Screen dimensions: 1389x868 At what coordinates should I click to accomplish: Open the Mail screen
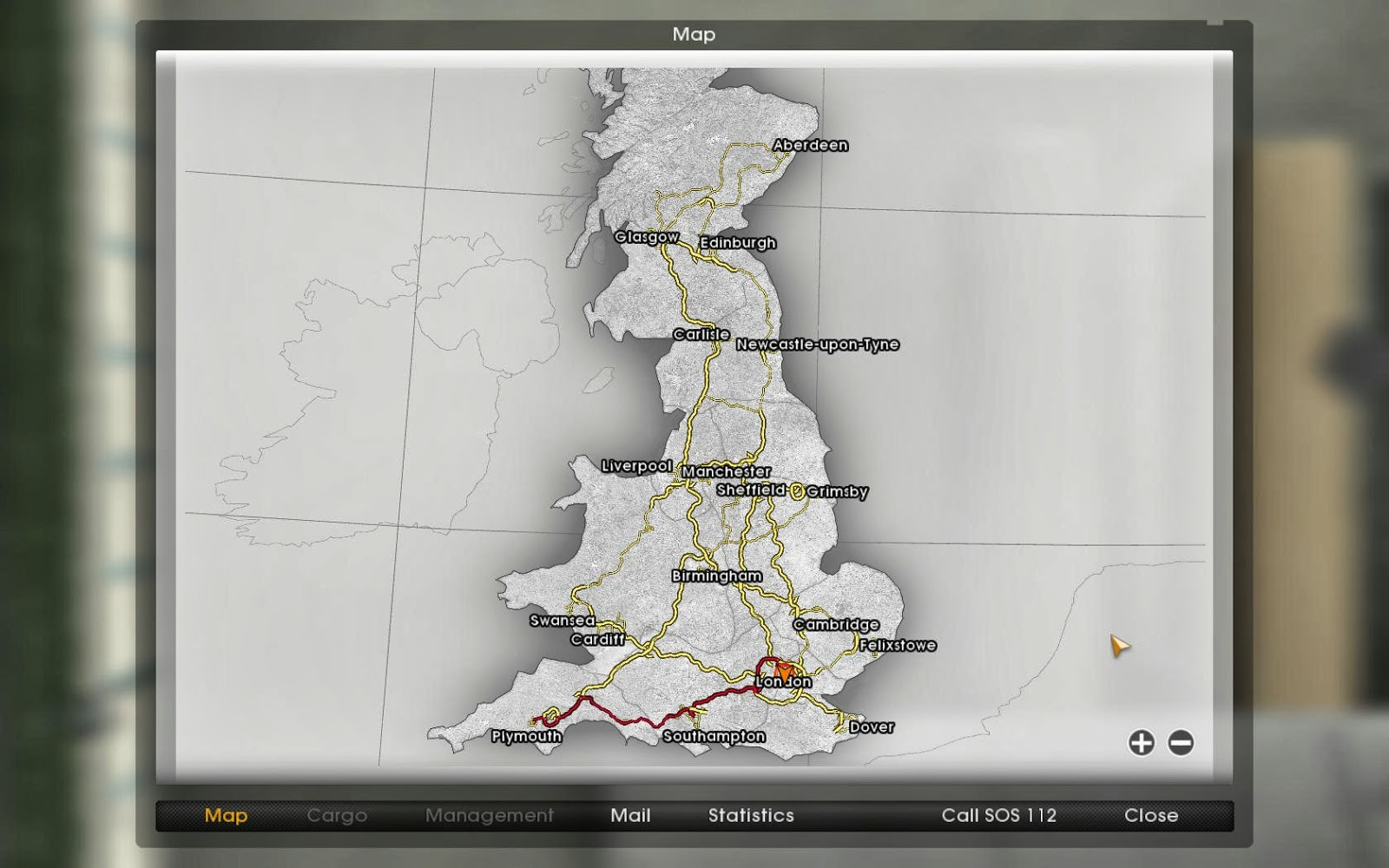(x=629, y=815)
